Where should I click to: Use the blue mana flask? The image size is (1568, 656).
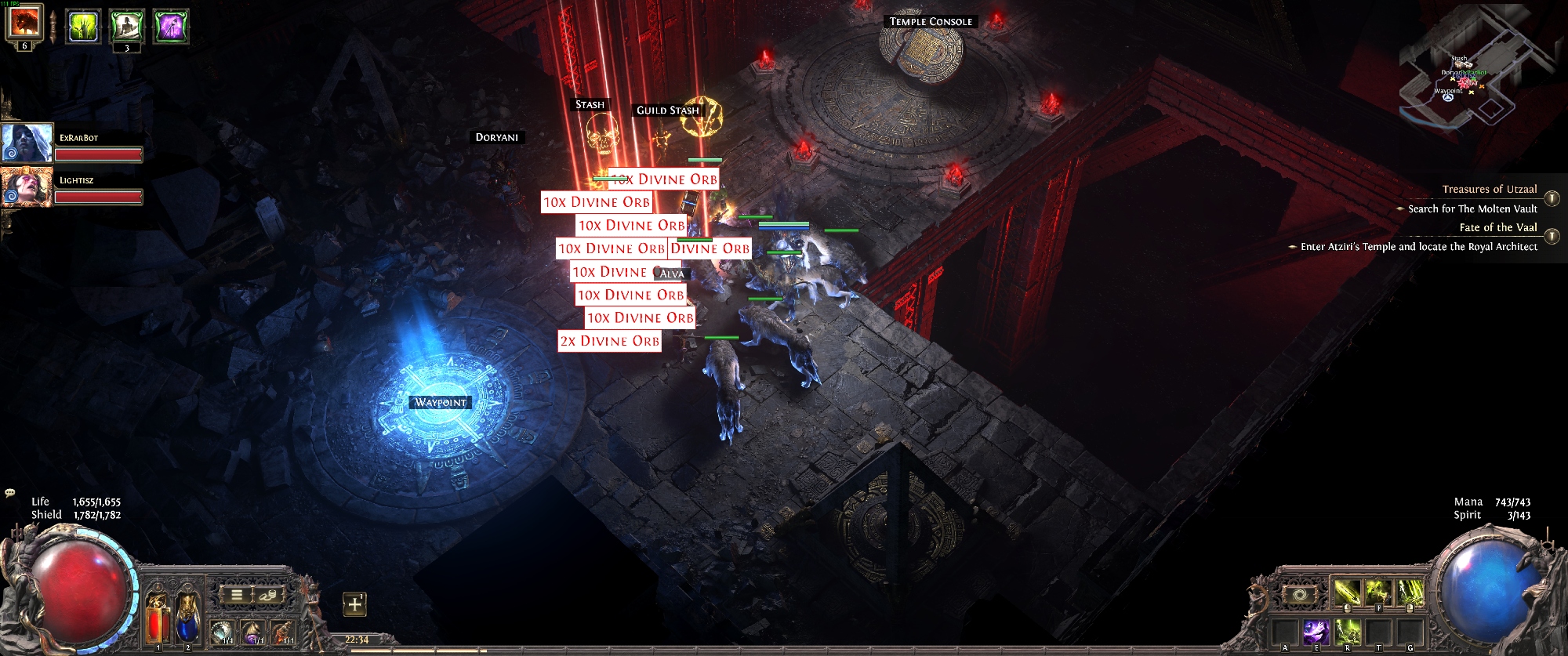(187, 618)
